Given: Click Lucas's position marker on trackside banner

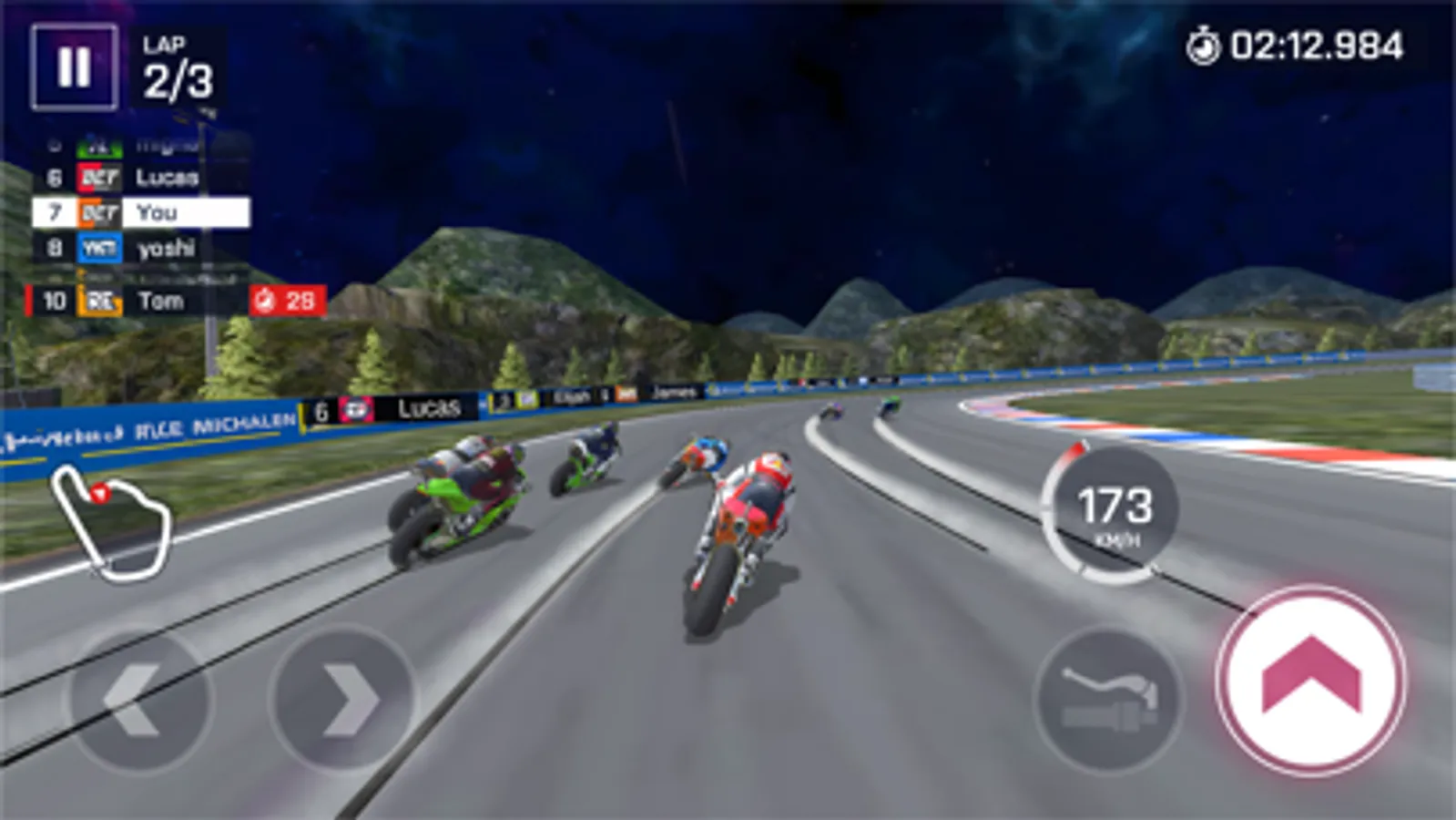Looking at the screenshot, I should pos(321,410).
